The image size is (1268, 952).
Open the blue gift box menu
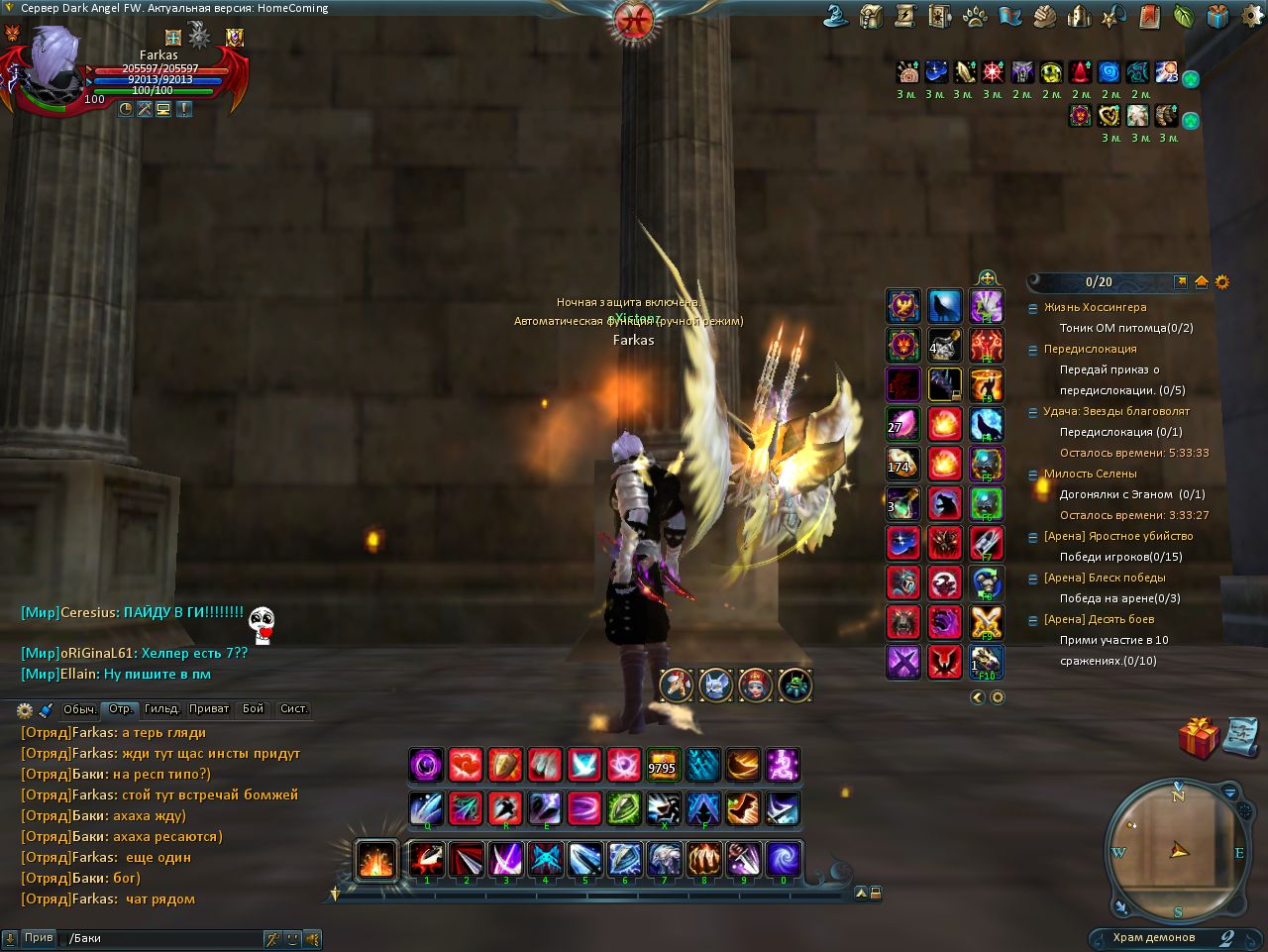[1217, 16]
